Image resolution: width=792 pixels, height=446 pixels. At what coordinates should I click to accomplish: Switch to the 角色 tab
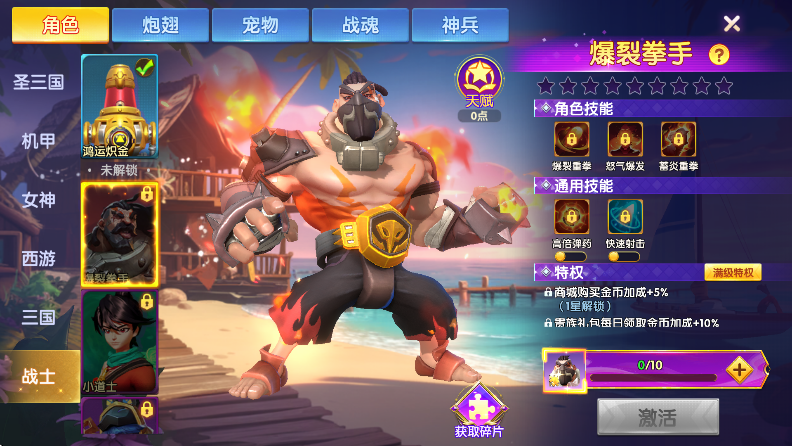60,25
